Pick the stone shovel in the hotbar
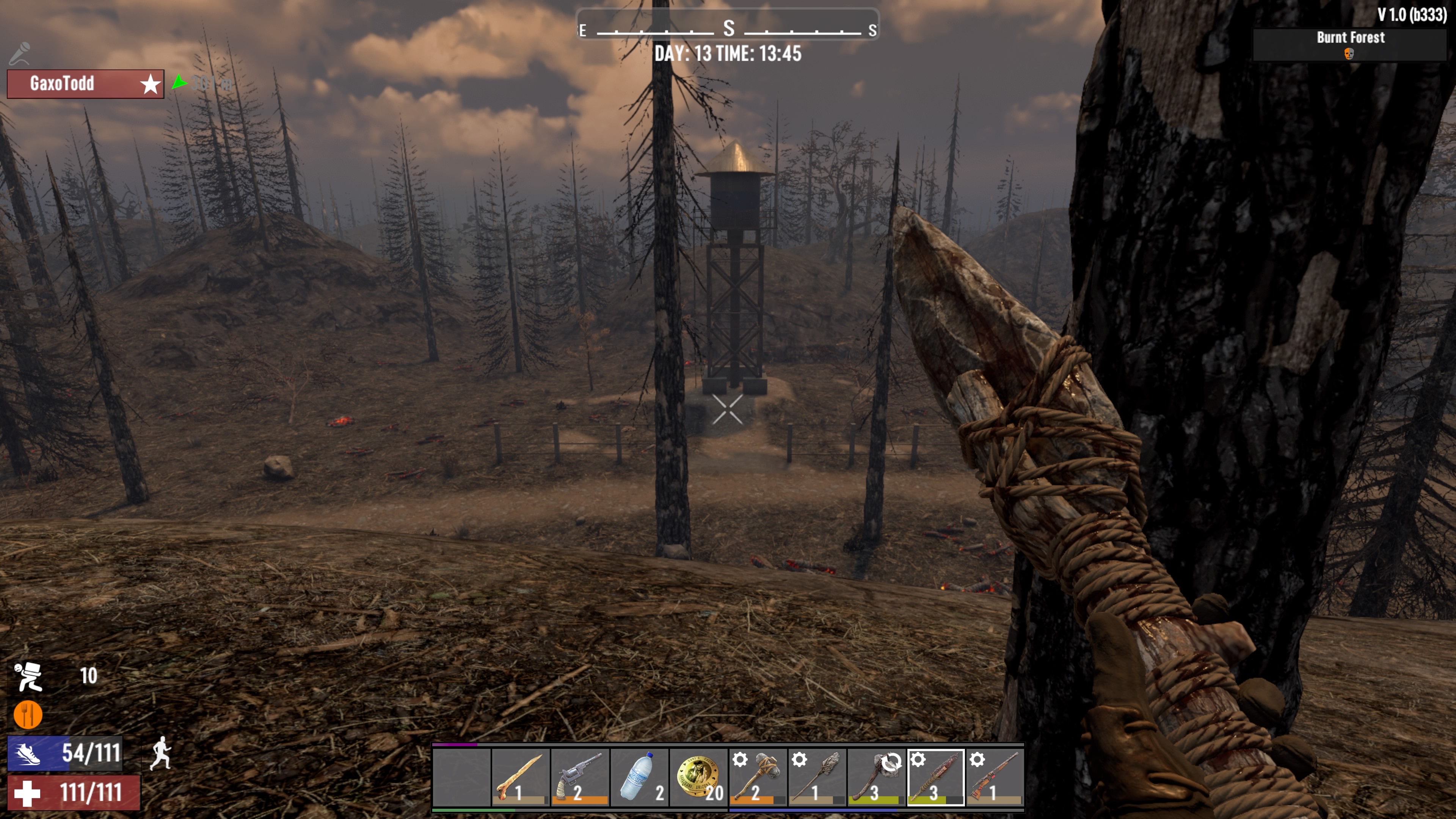The image size is (1456, 819). [817, 777]
